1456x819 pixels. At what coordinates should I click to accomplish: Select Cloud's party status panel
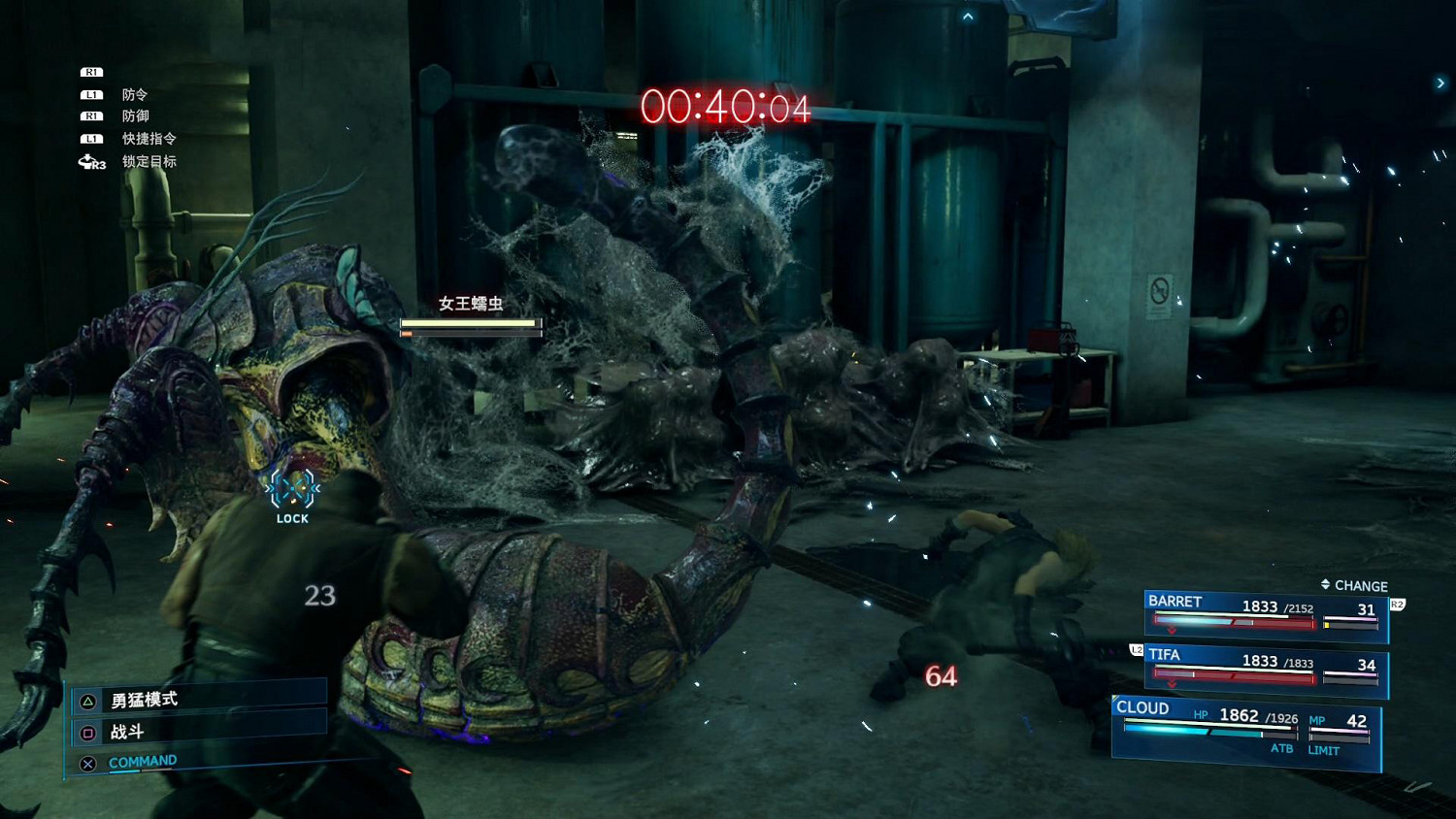pyautogui.click(x=1245, y=732)
